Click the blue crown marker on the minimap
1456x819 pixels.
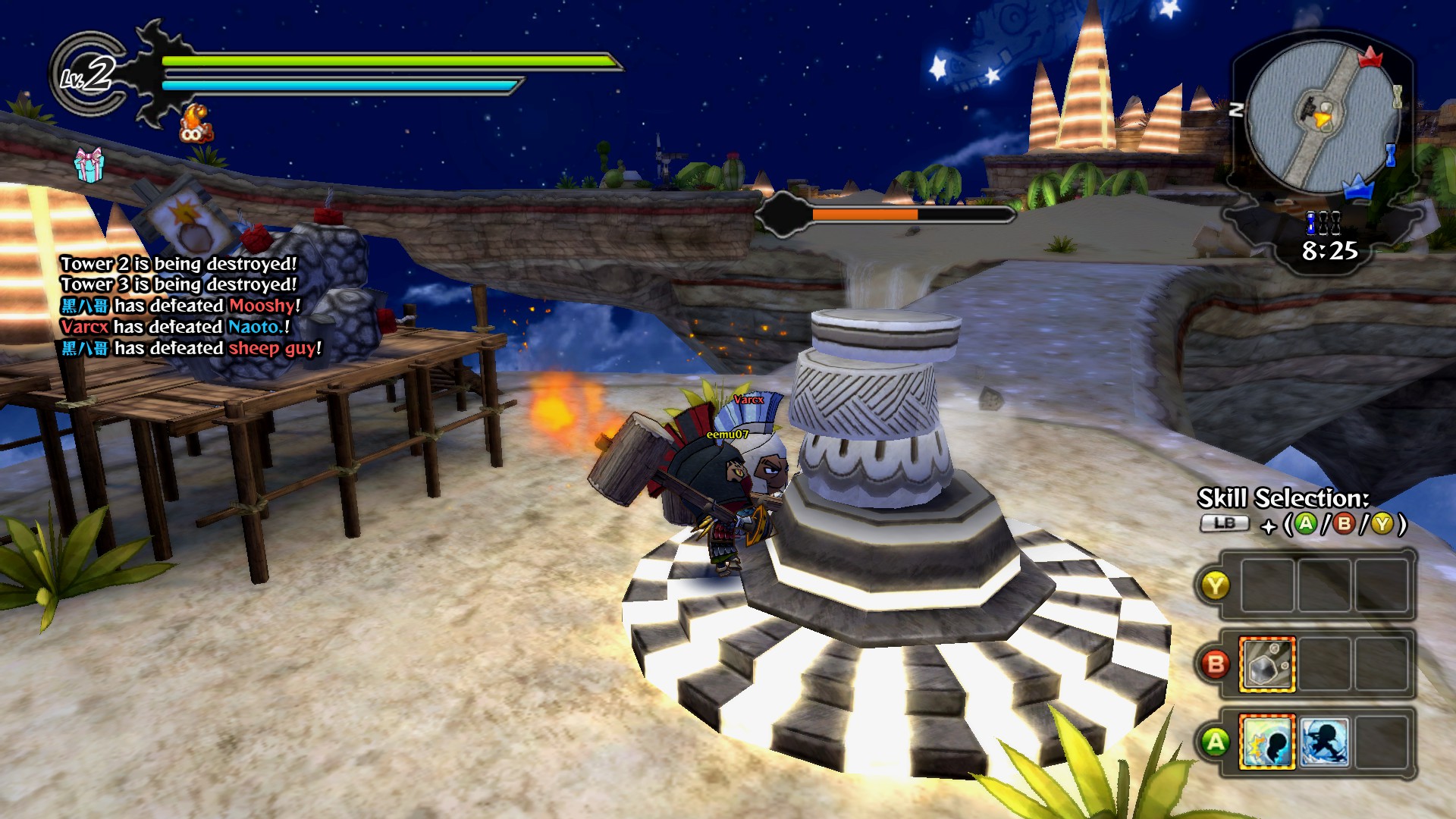coord(1358,189)
